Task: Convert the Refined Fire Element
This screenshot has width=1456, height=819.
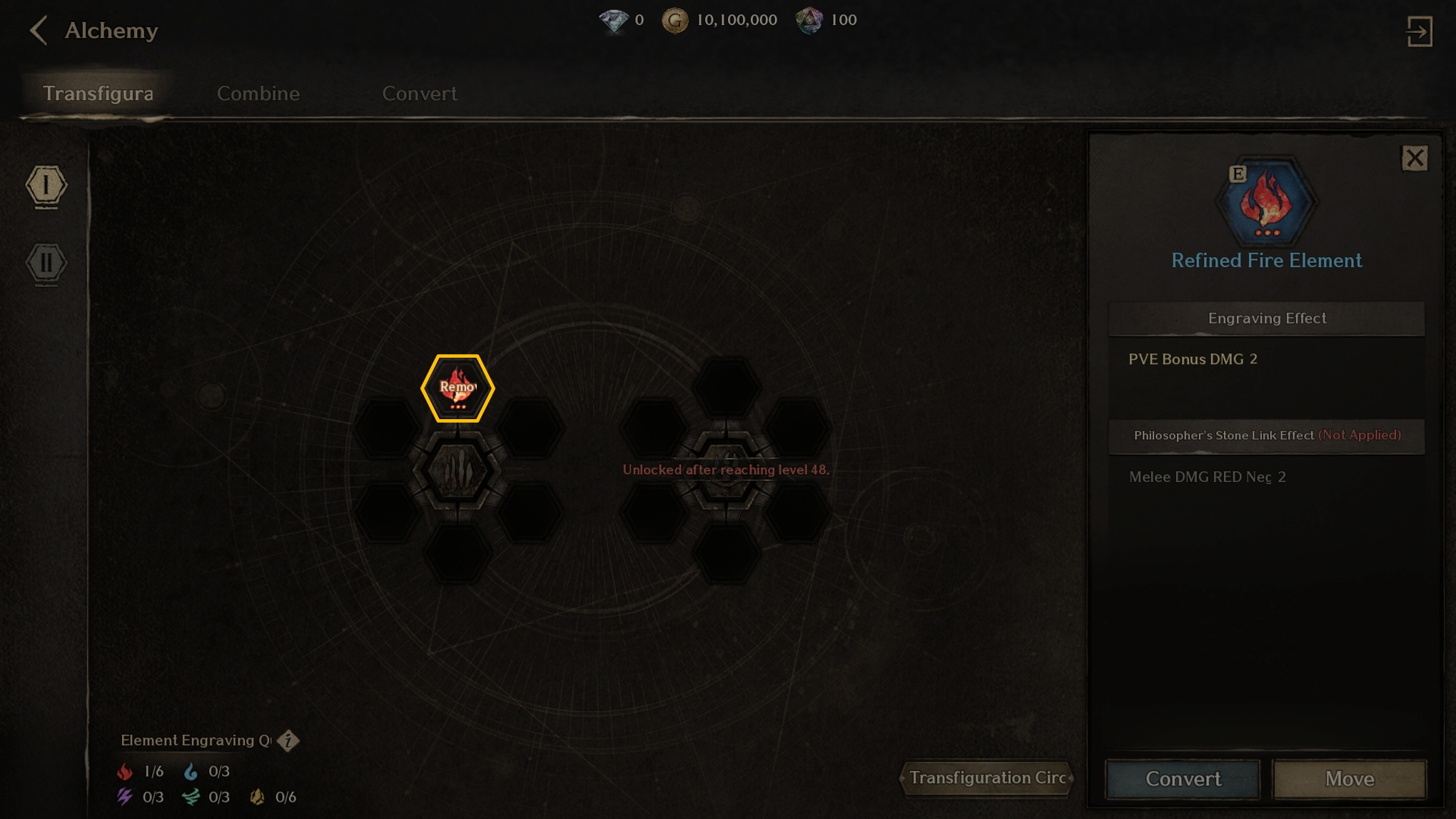Action: [x=1183, y=778]
